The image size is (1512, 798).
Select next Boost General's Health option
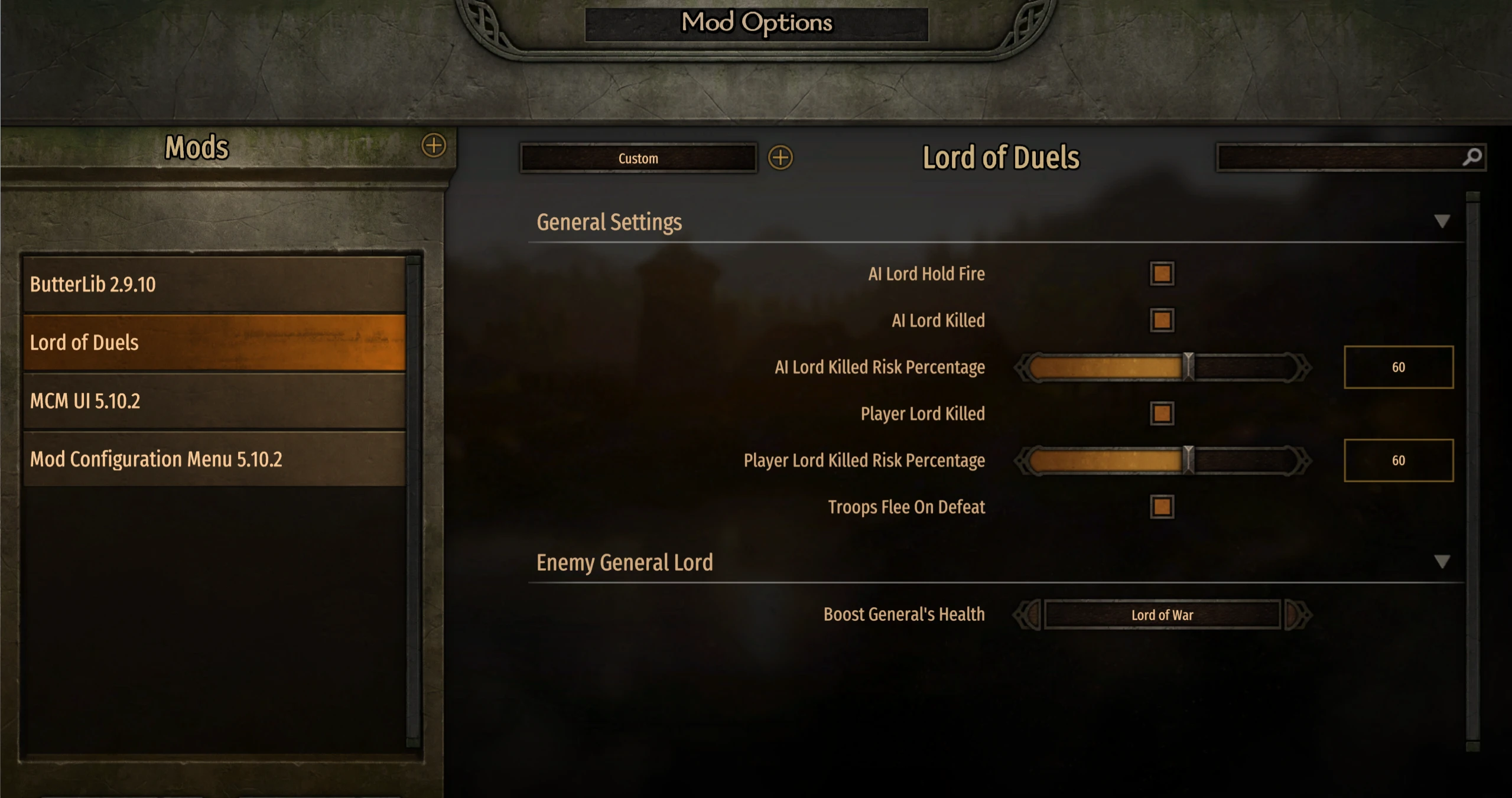point(1297,615)
